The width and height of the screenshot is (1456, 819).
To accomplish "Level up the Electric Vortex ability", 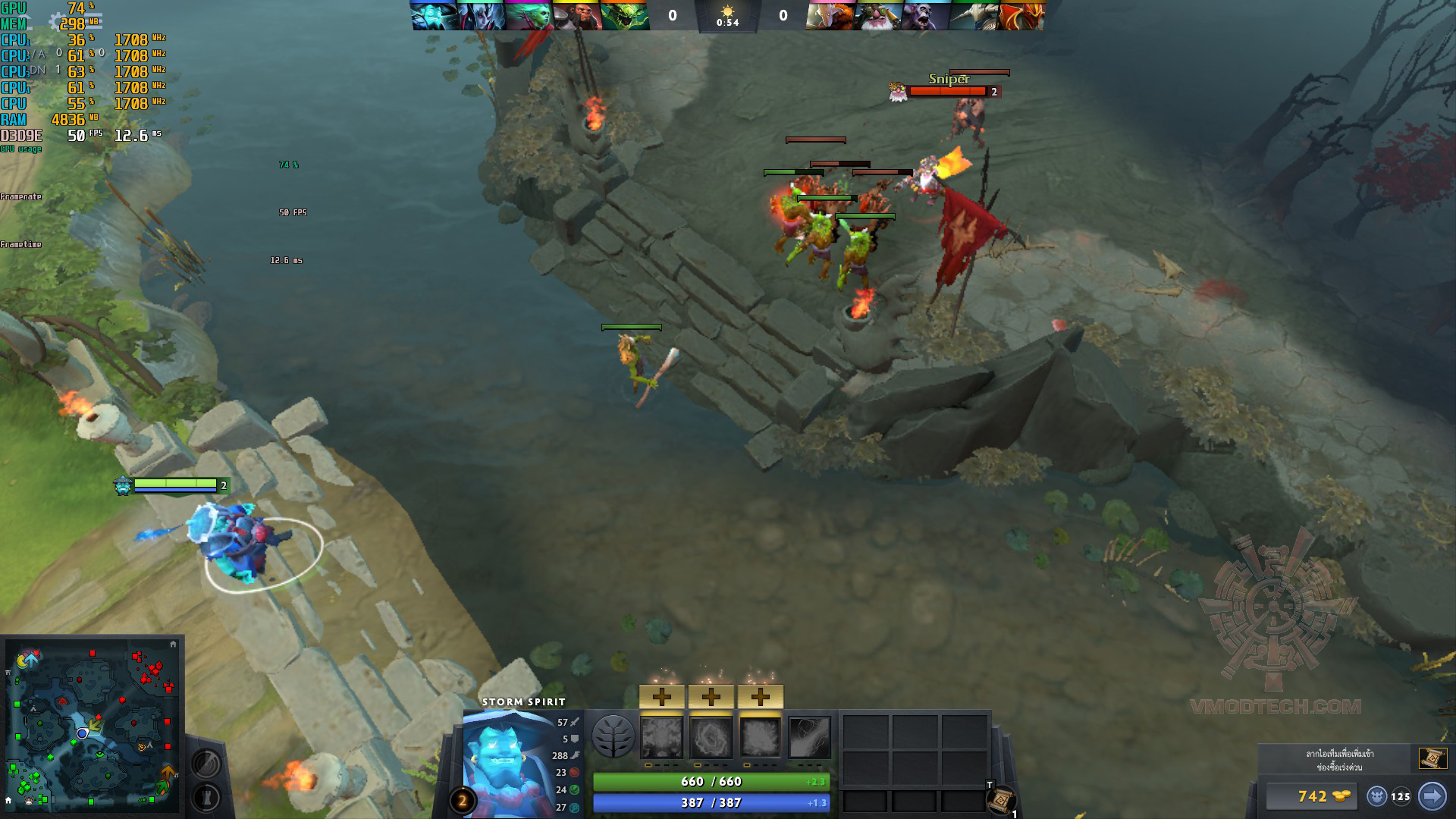I will coord(711,696).
